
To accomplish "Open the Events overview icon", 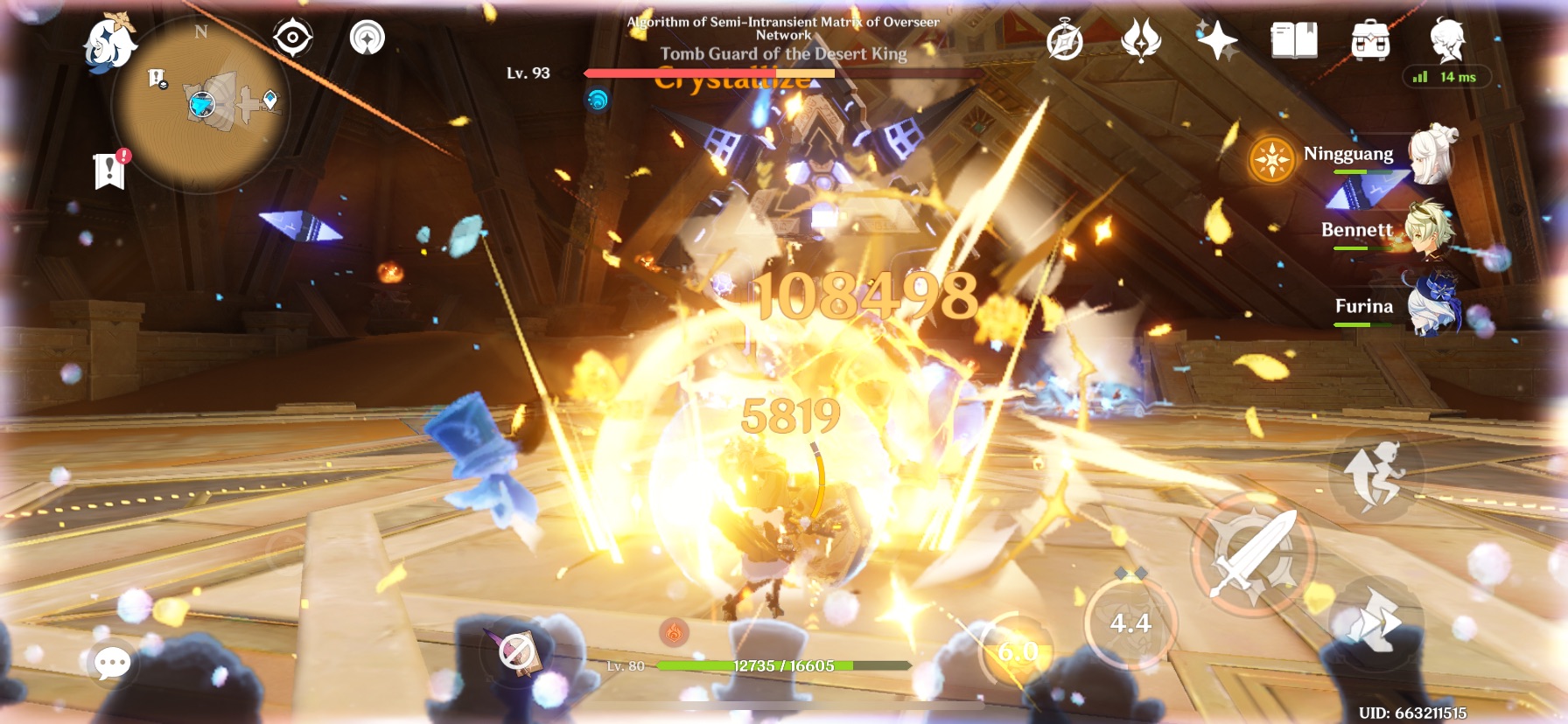I will point(1064,39).
